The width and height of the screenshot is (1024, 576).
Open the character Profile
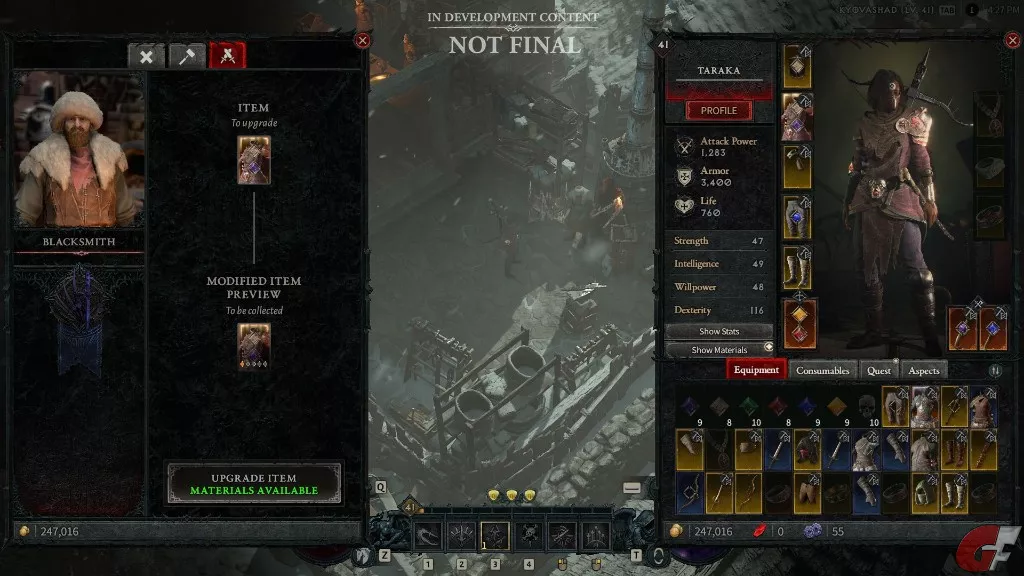[718, 110]
